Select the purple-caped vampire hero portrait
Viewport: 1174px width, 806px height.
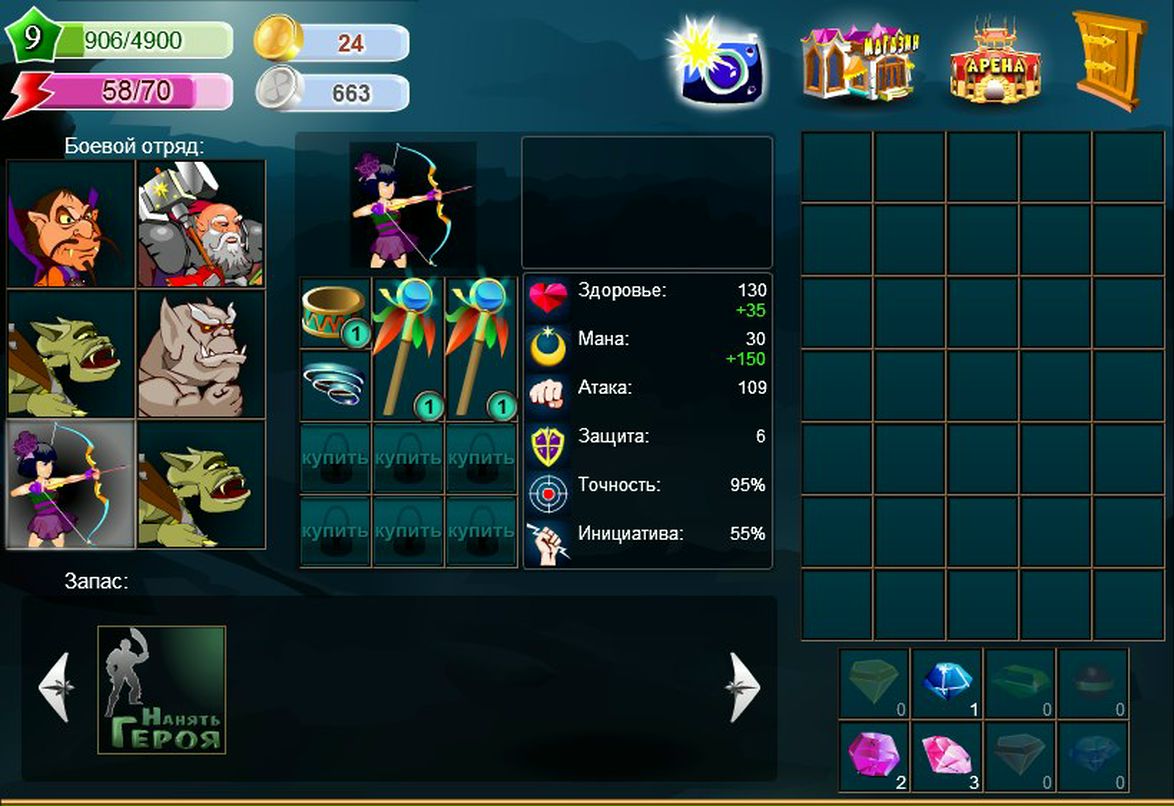[x=71, y=224]
